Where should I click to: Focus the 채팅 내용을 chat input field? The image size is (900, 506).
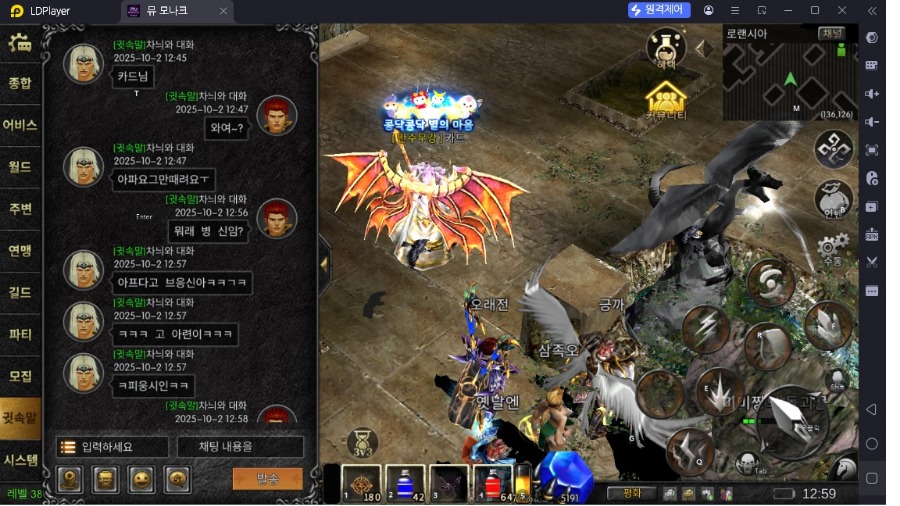(x=240, y=447)
